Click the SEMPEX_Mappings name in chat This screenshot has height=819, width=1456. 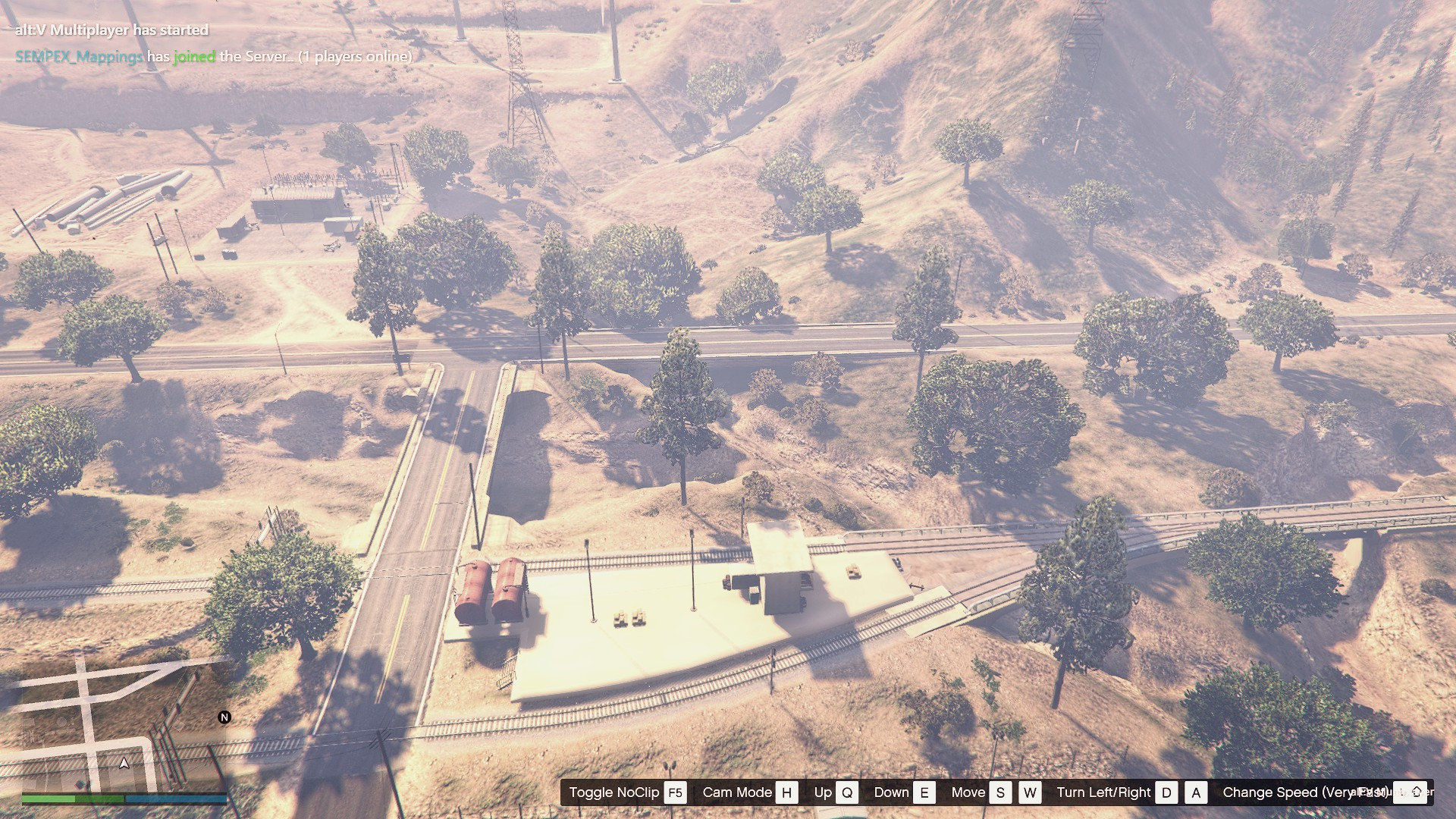[79, 56]
